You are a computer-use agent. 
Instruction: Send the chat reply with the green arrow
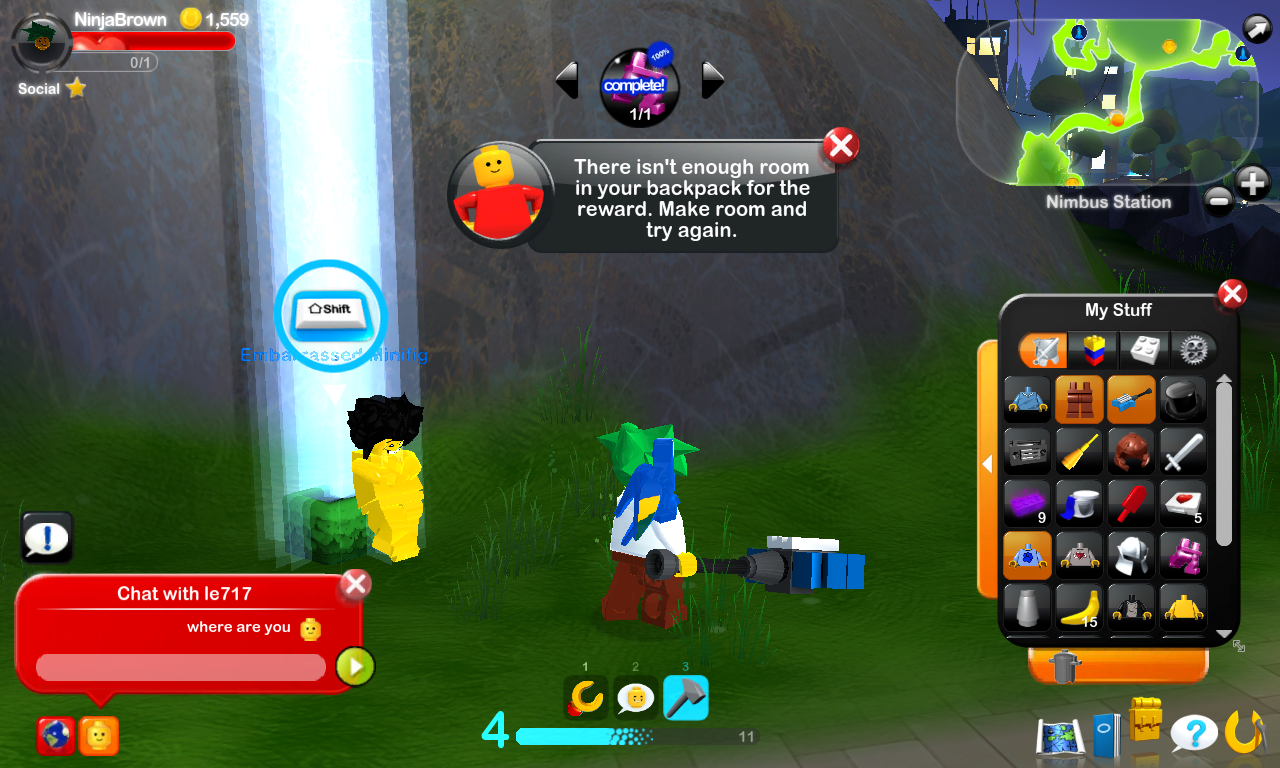tap(356, 666)
